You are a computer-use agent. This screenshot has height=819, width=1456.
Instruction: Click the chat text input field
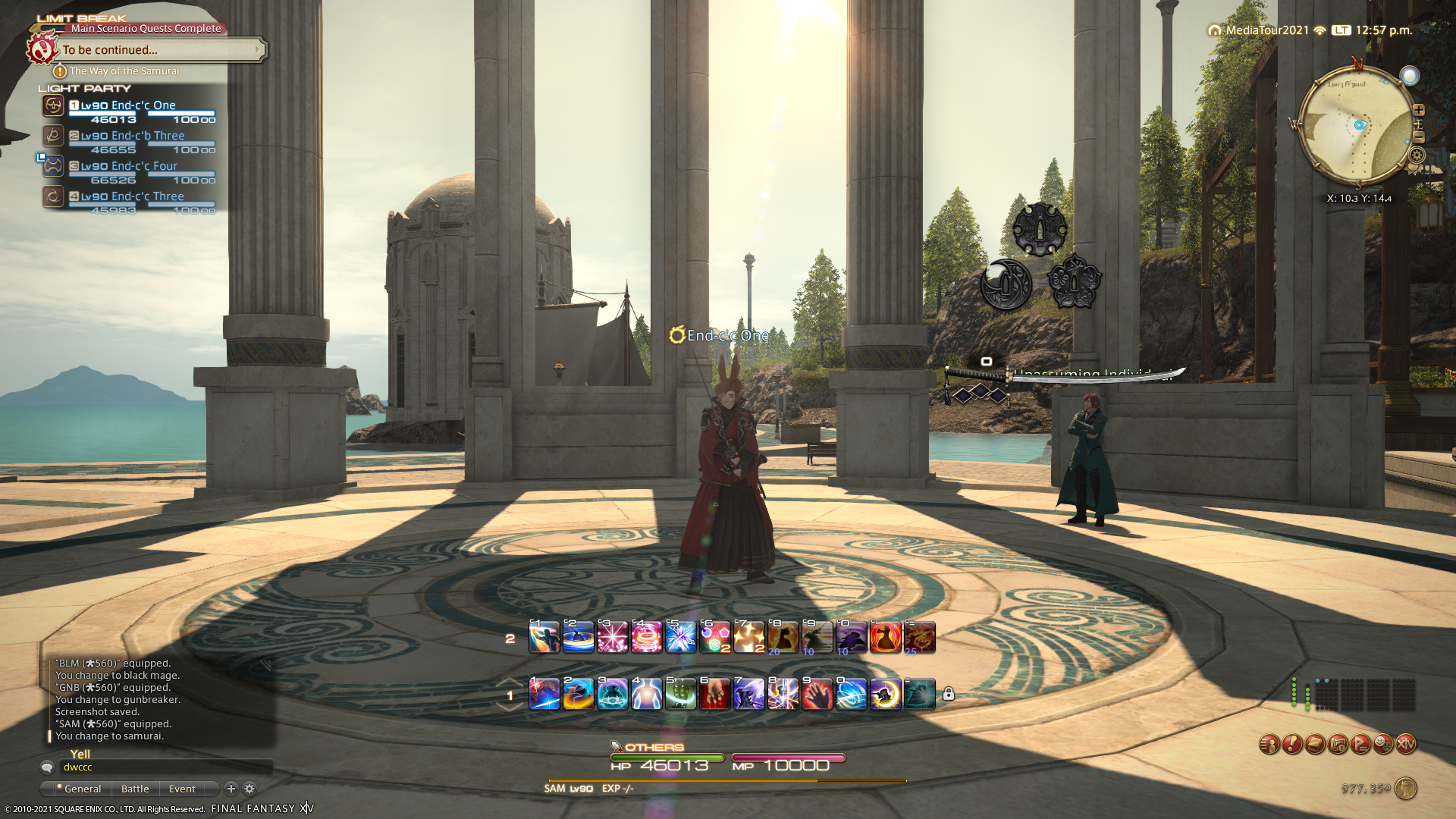pyautogui.click(x=165, y=767)
